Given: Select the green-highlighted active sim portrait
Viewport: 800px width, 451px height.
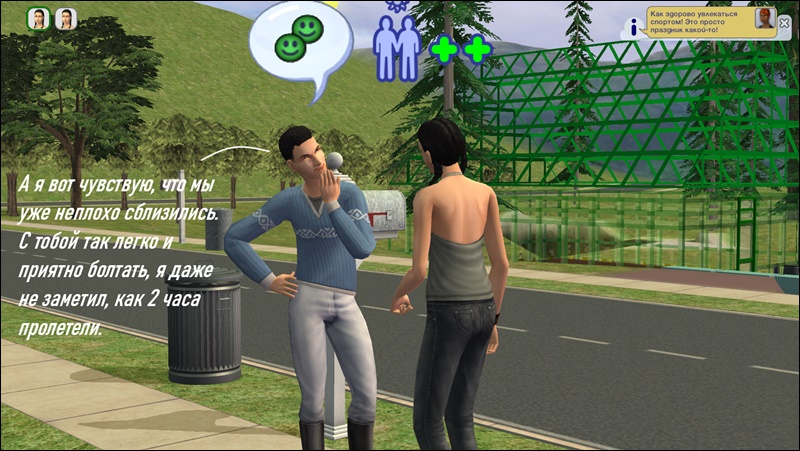Looking at the screenshot, I should [x=40, y=19].
